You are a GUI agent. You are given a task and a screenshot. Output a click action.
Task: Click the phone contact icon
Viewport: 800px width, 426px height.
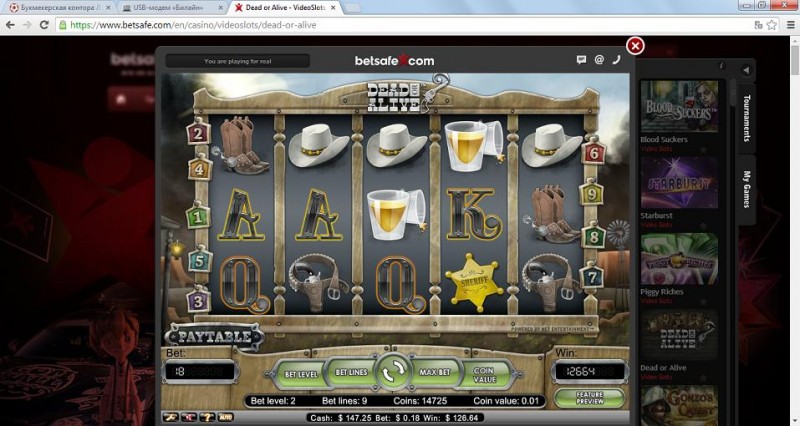[616, 60]
